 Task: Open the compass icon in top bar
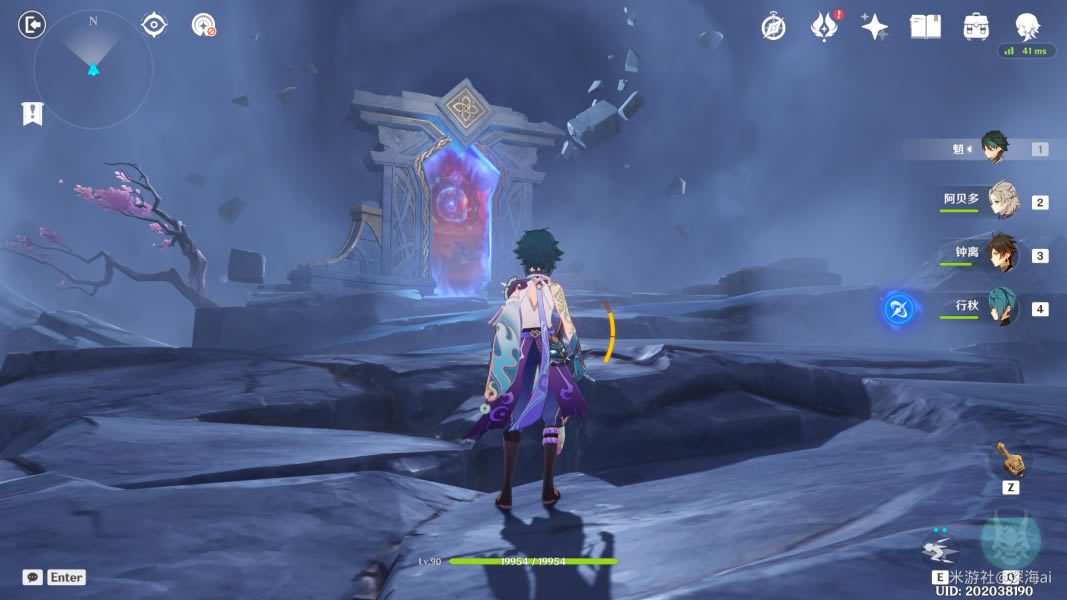click(x=773, y=27)
